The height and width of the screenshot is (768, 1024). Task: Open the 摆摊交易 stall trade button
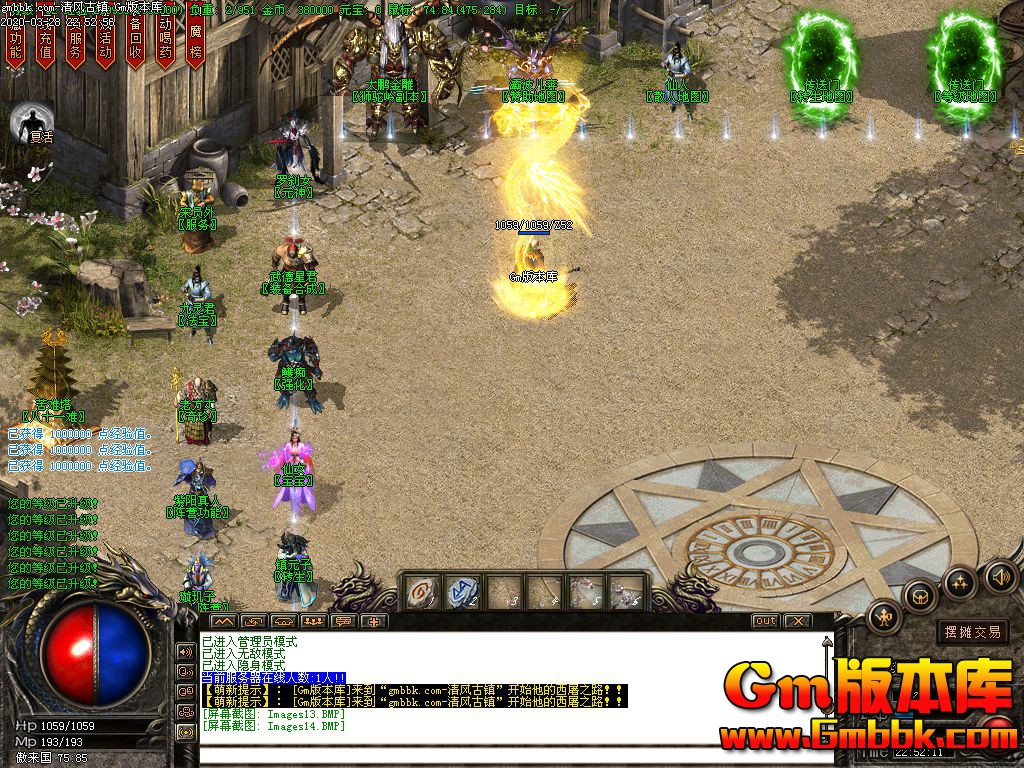pyautogui.click(x=972, y=632)
